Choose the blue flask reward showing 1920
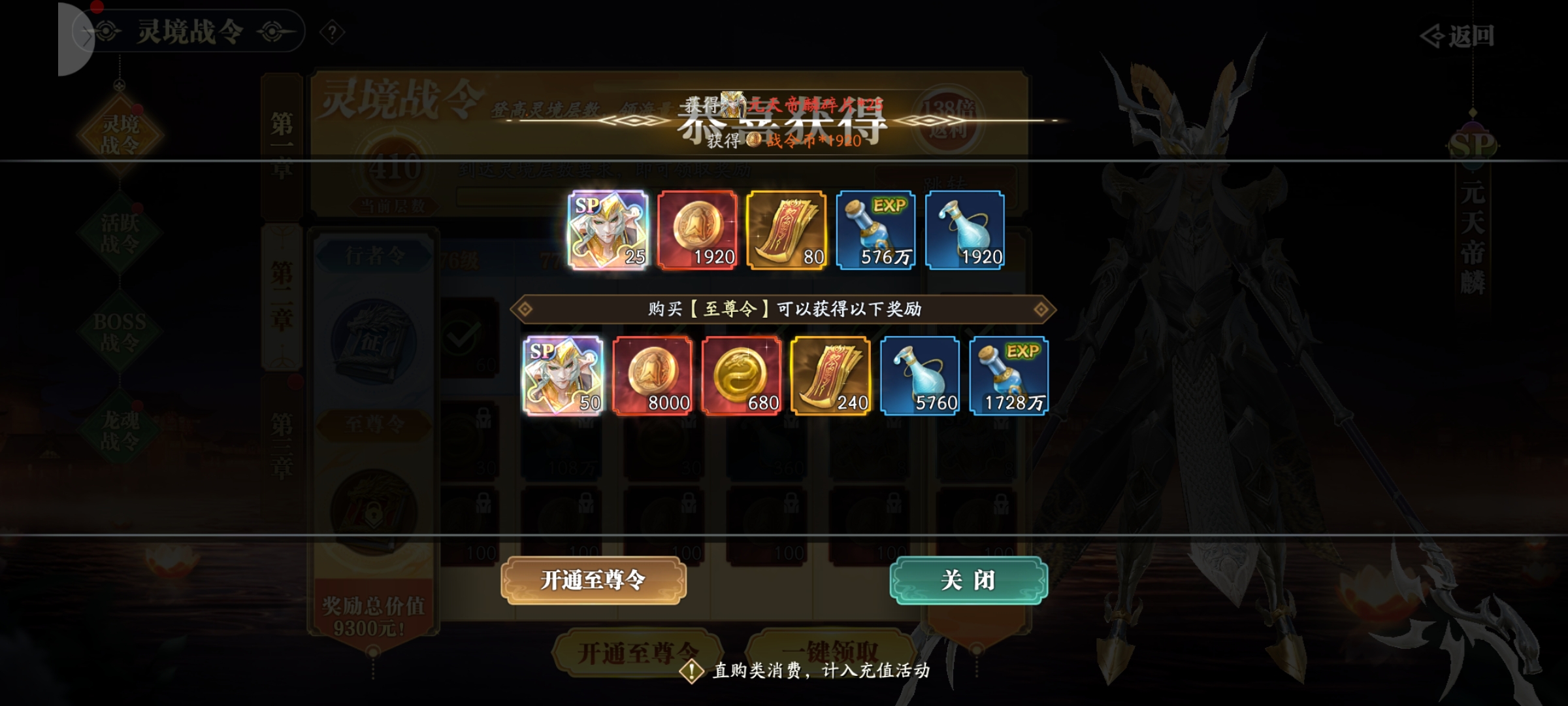 click(965, 230)
